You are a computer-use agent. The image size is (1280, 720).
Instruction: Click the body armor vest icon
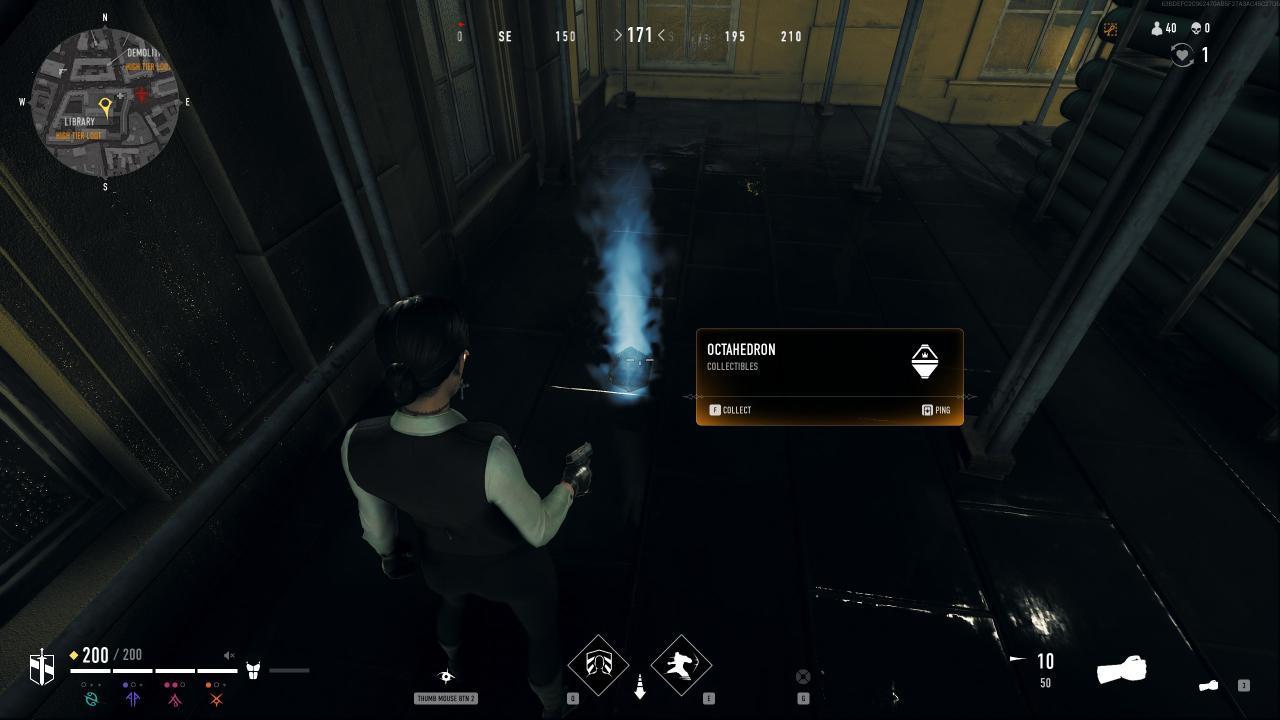[x=253, y=670]
